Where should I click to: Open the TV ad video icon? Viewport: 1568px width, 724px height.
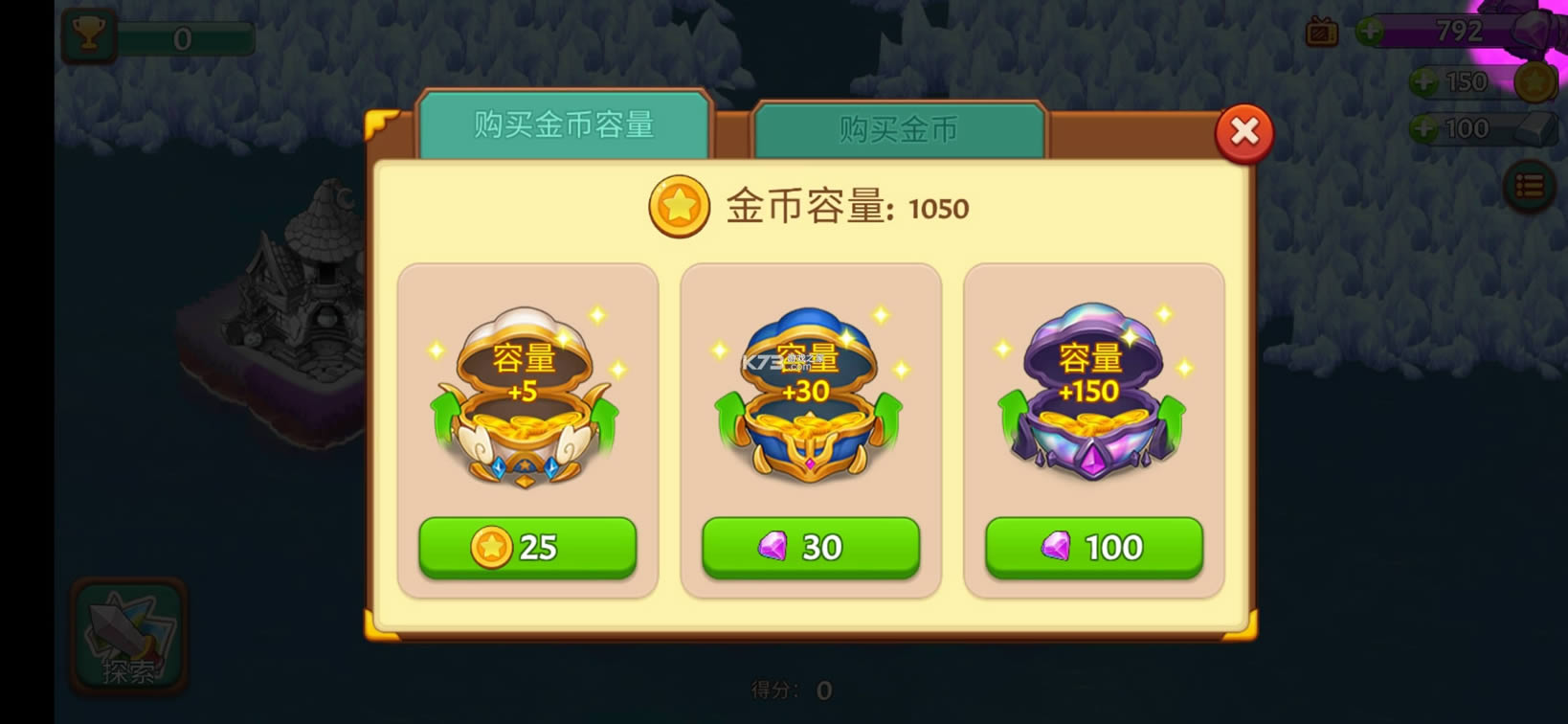pyautogui.click(x=1321, y=32)
